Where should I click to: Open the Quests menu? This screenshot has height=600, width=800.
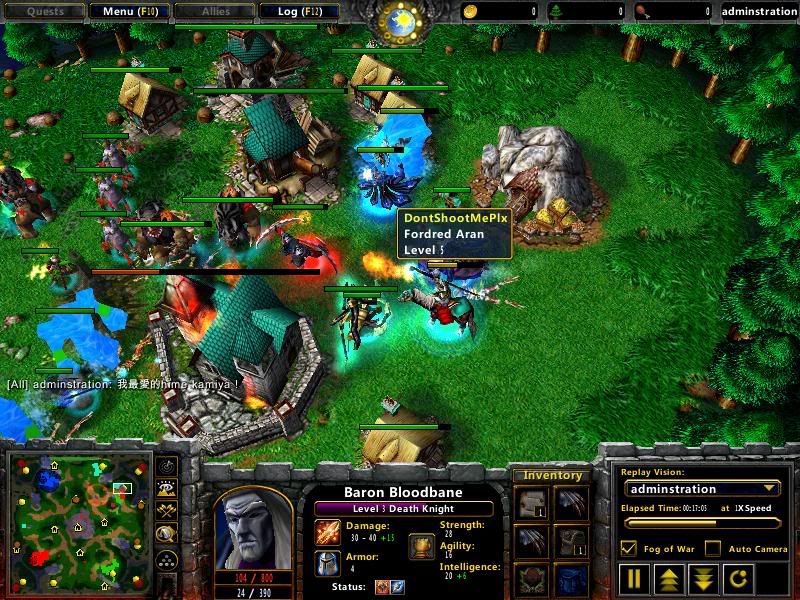pyautogui.click(x=44, y=12)
